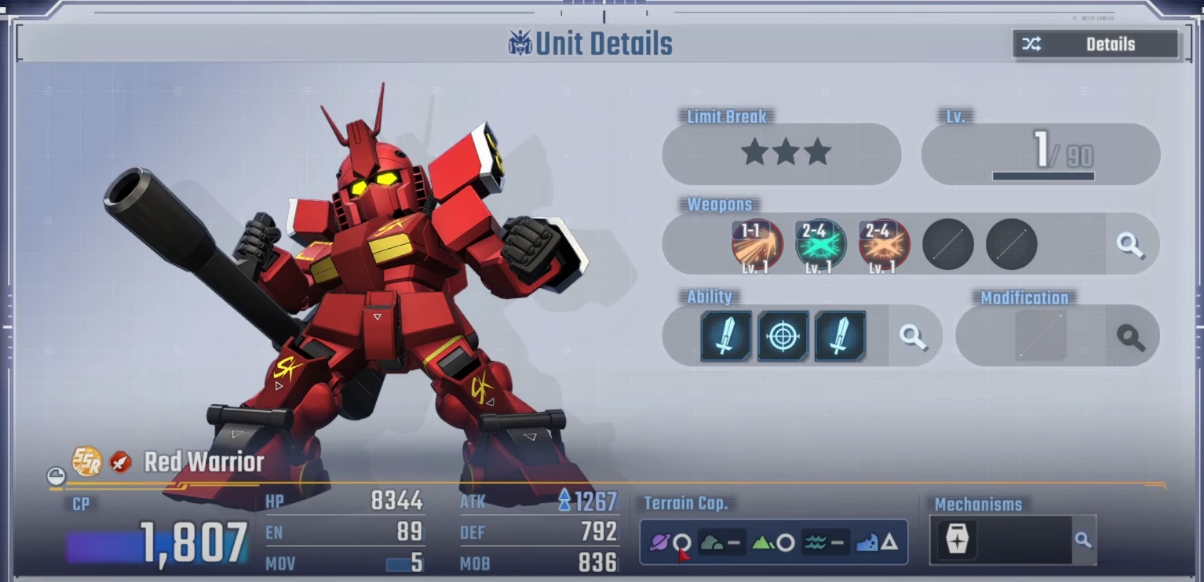
Task: Pick the orange 2-4 range weapon
Action: click(x=884, y=244)
